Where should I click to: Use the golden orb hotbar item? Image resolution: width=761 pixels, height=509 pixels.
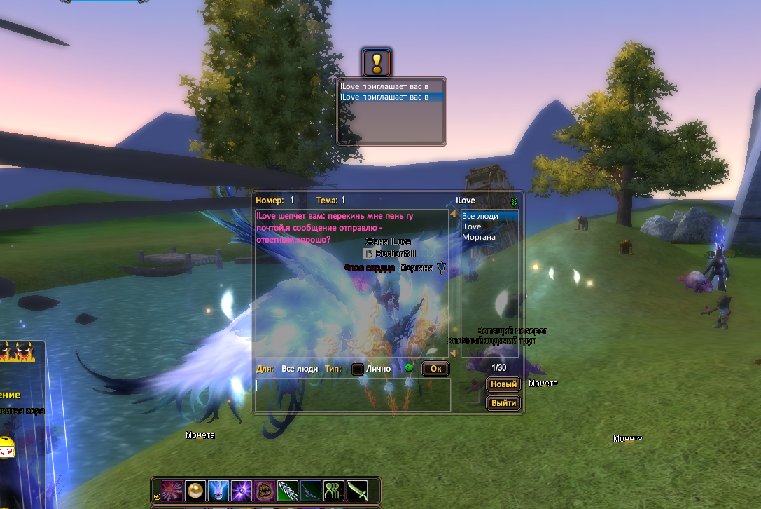pos(194,491)
